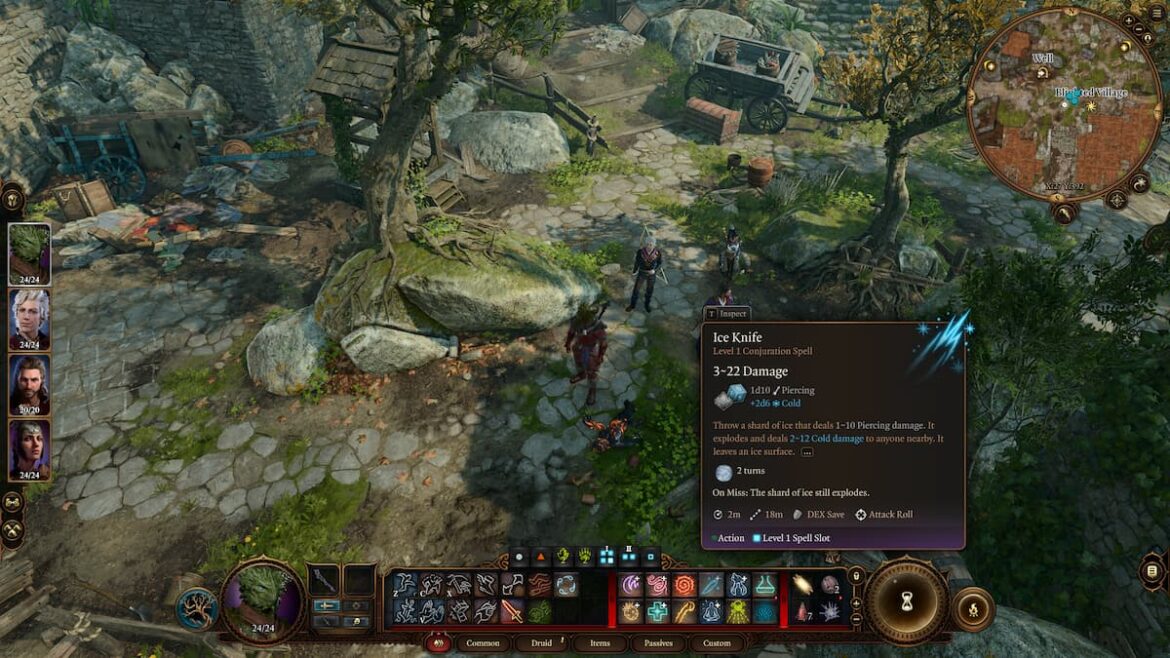Toggle the hotbar padlock icon

click(855, 576)
